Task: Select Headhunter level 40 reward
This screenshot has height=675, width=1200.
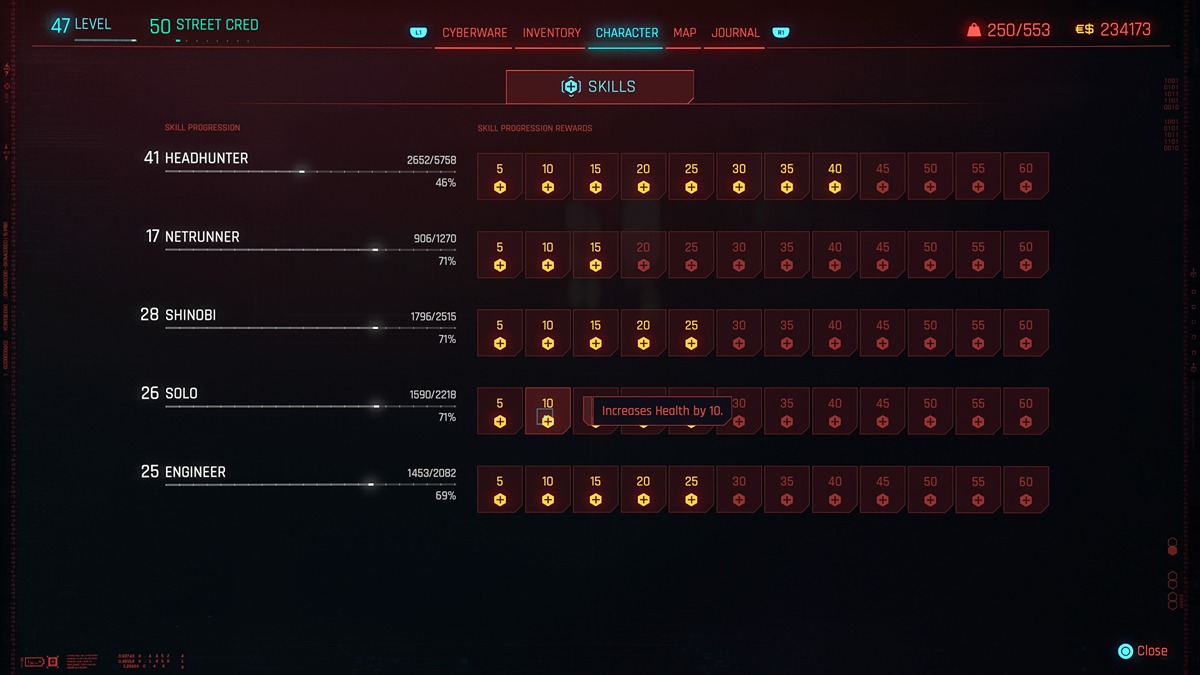Action: [835, 177]
